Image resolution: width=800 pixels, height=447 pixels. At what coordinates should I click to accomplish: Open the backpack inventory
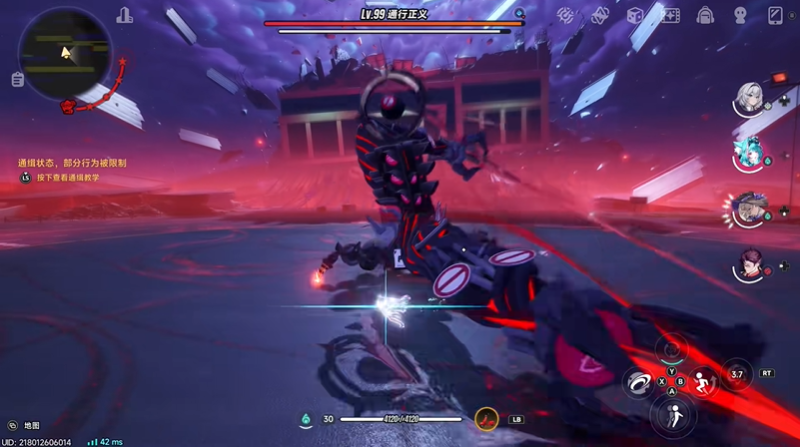click(706, 15)
